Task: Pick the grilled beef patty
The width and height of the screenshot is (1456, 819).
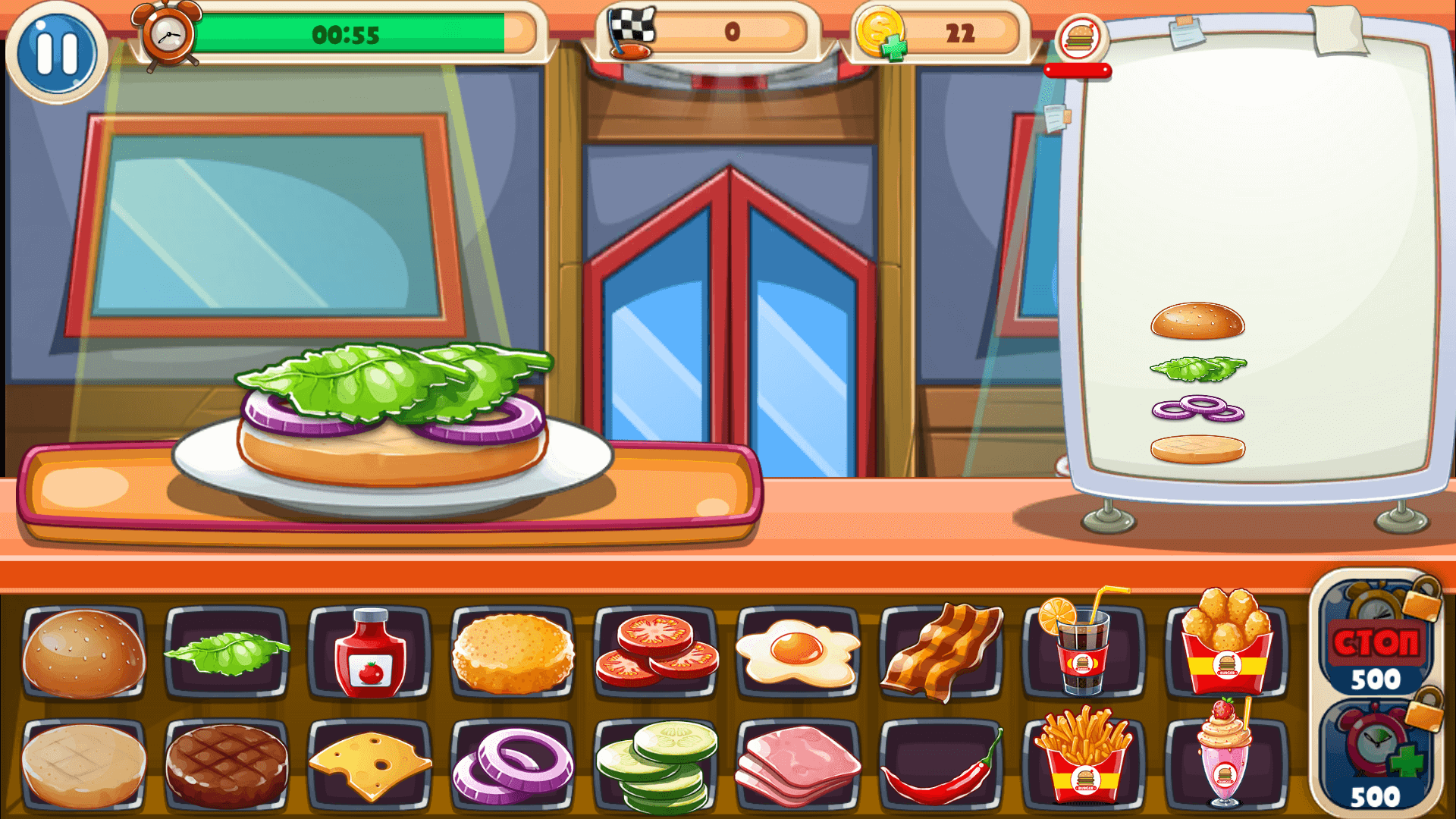Action: tap(224, 766)
